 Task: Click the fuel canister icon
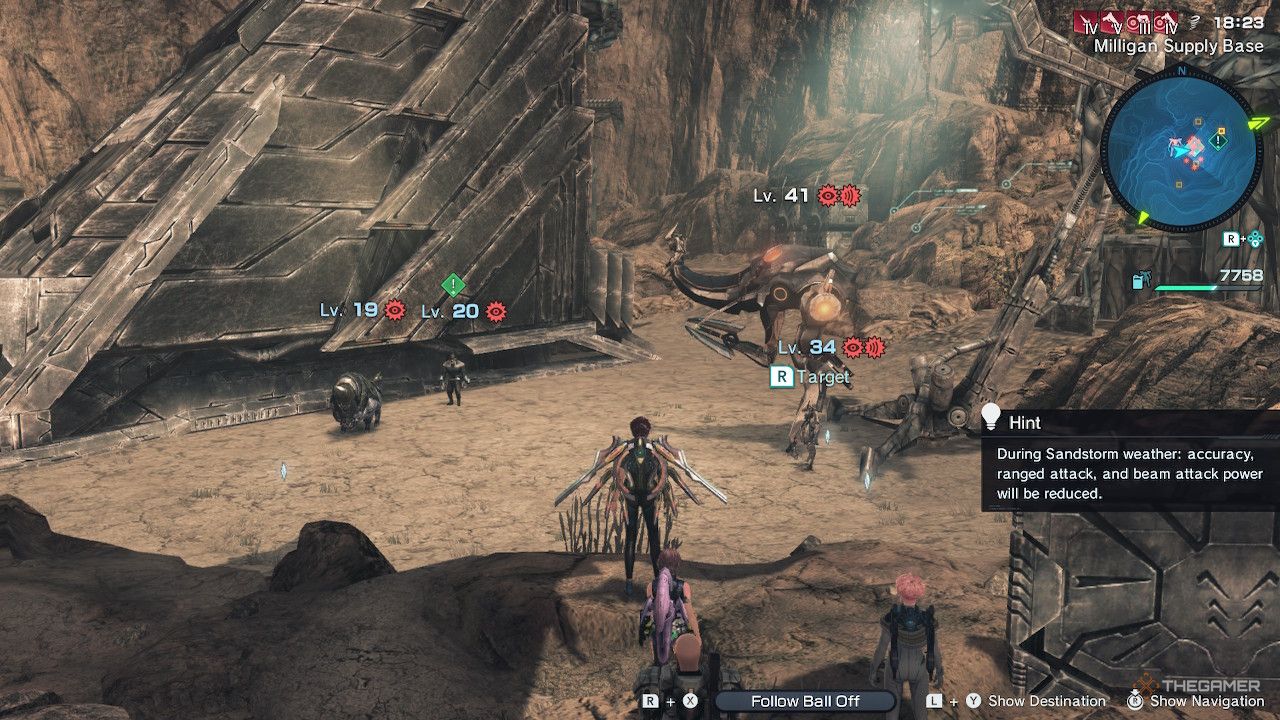[x=1141, y=281]
